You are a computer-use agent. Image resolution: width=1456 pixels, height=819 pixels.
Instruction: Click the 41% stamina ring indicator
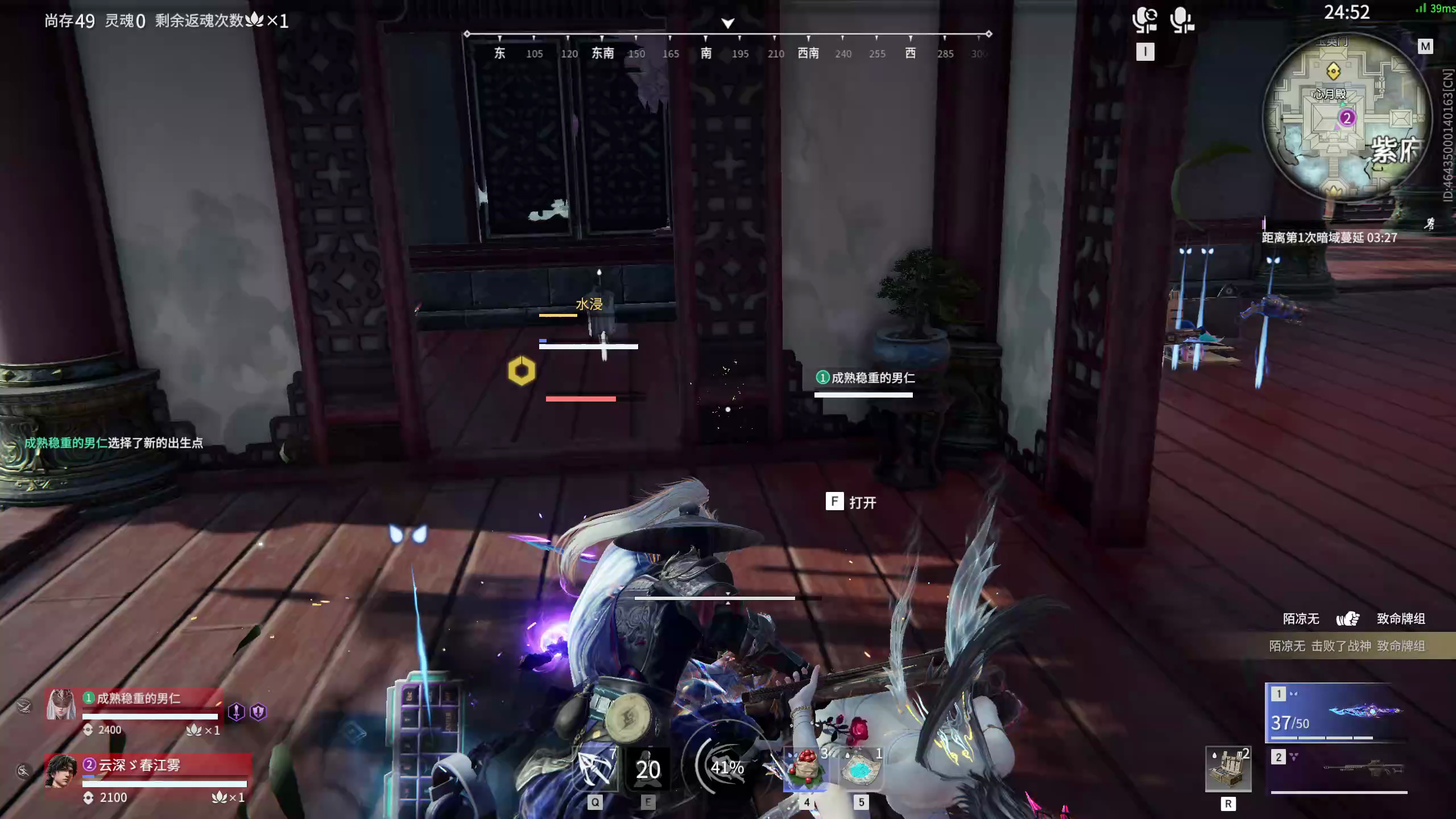726,767
